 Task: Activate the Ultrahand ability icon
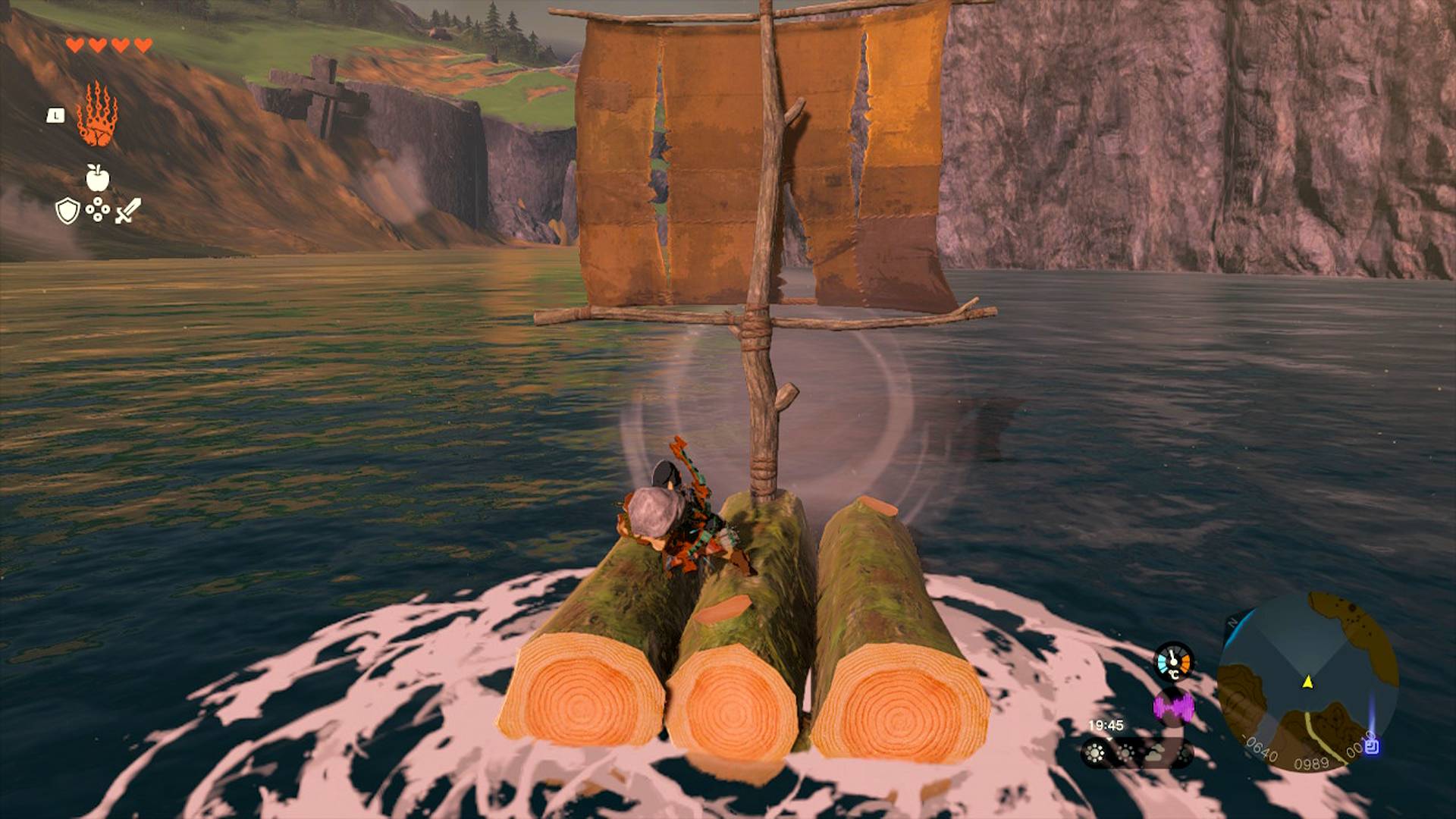point(96,116)
